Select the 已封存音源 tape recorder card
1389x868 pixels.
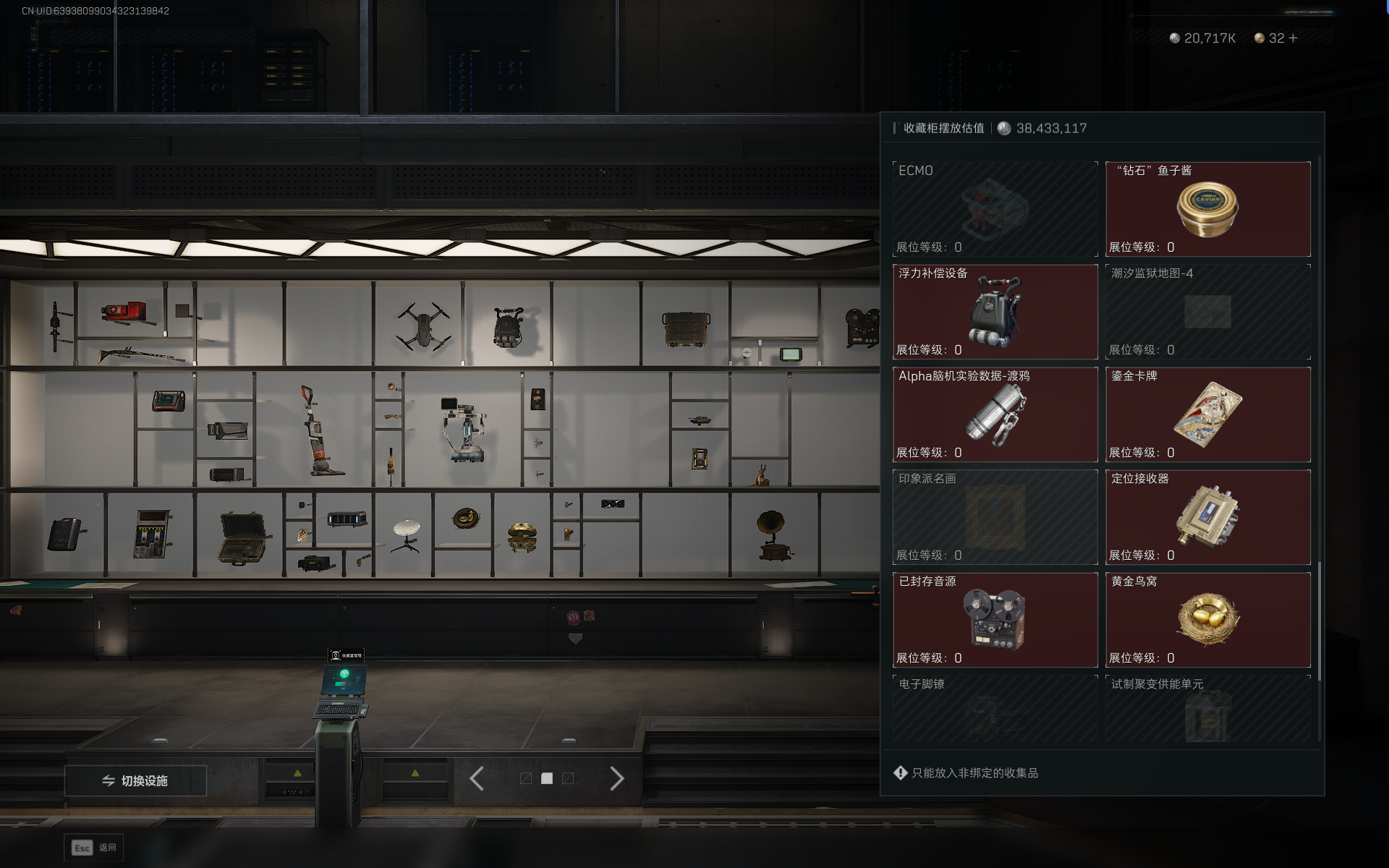pos(995,620)
